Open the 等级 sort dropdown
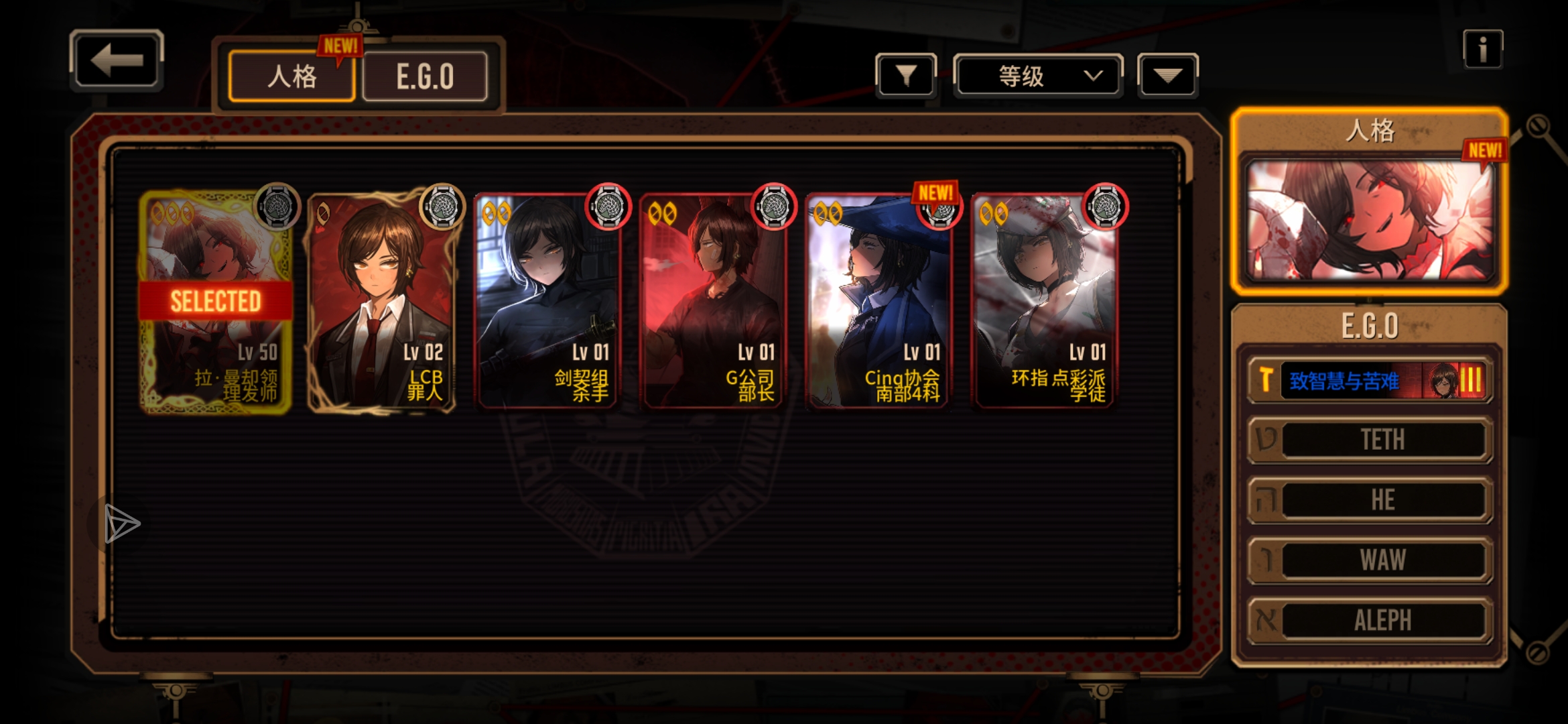1568x724 pixels. 1037,76
